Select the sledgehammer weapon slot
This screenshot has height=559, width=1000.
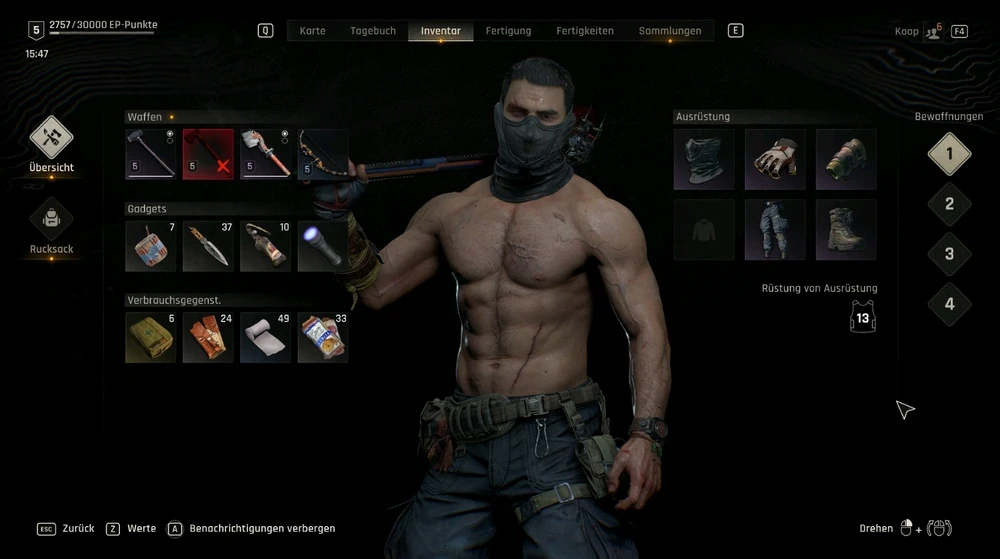click(x=151, y=154)
